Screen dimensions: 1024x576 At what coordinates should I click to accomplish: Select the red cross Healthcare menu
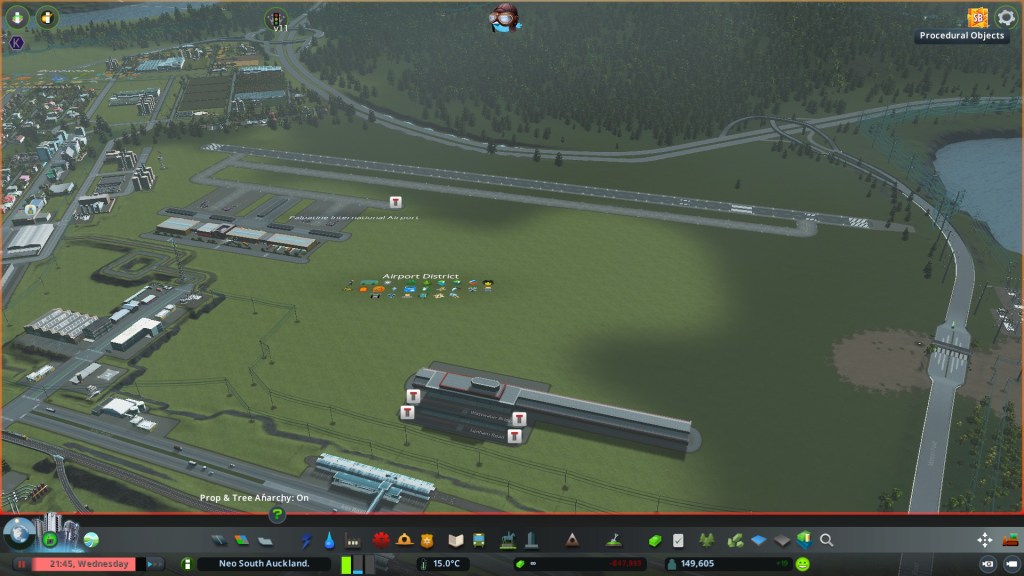coord(381,540)
